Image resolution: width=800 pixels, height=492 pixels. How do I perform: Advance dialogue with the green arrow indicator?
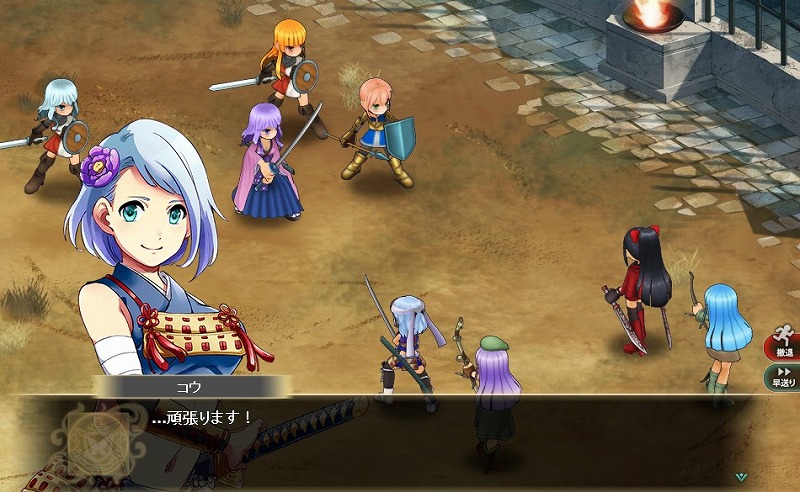[741, 477]
